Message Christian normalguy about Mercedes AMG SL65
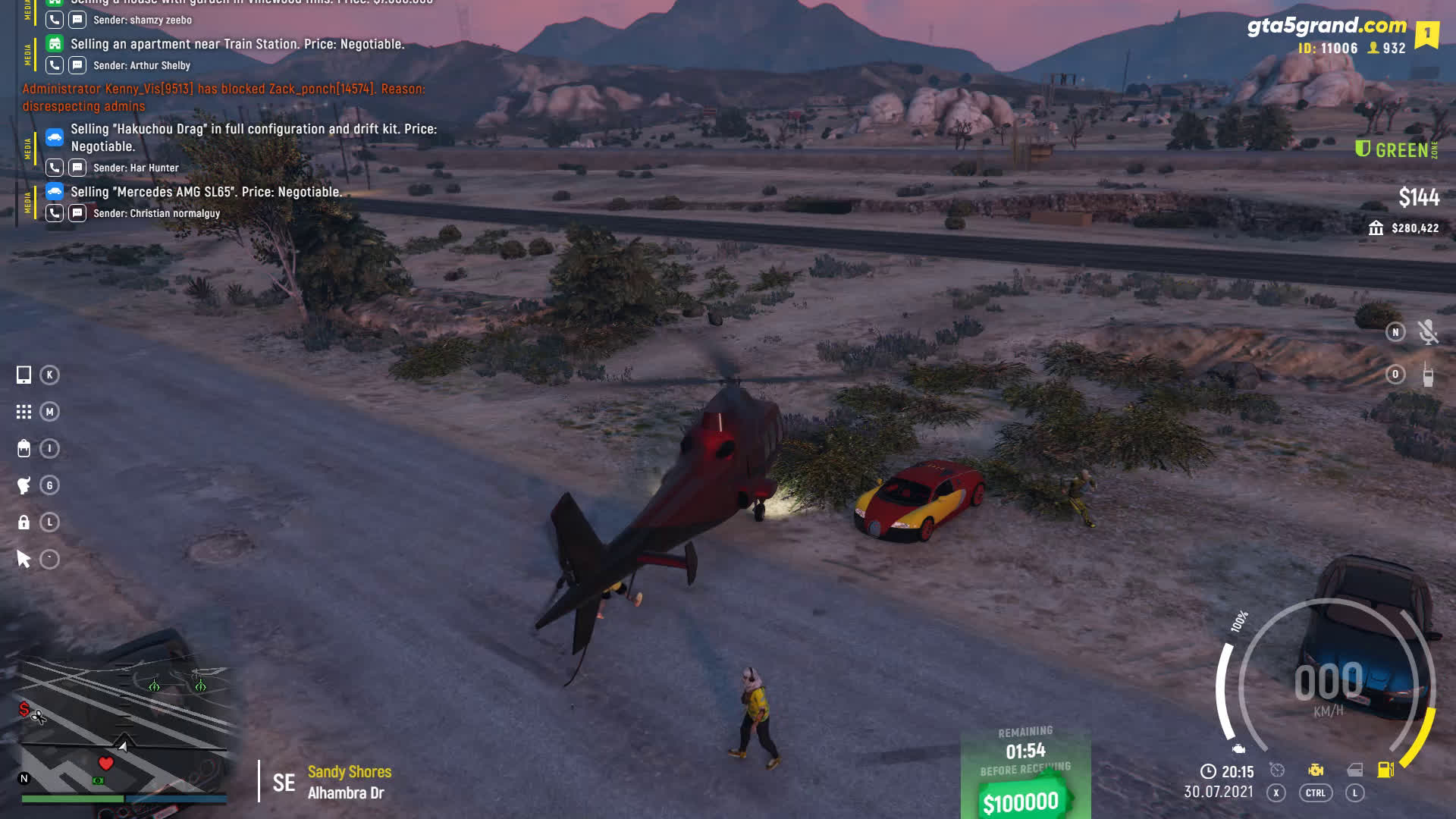Viewport: 1456px width, 819px height. coord(77,213)
